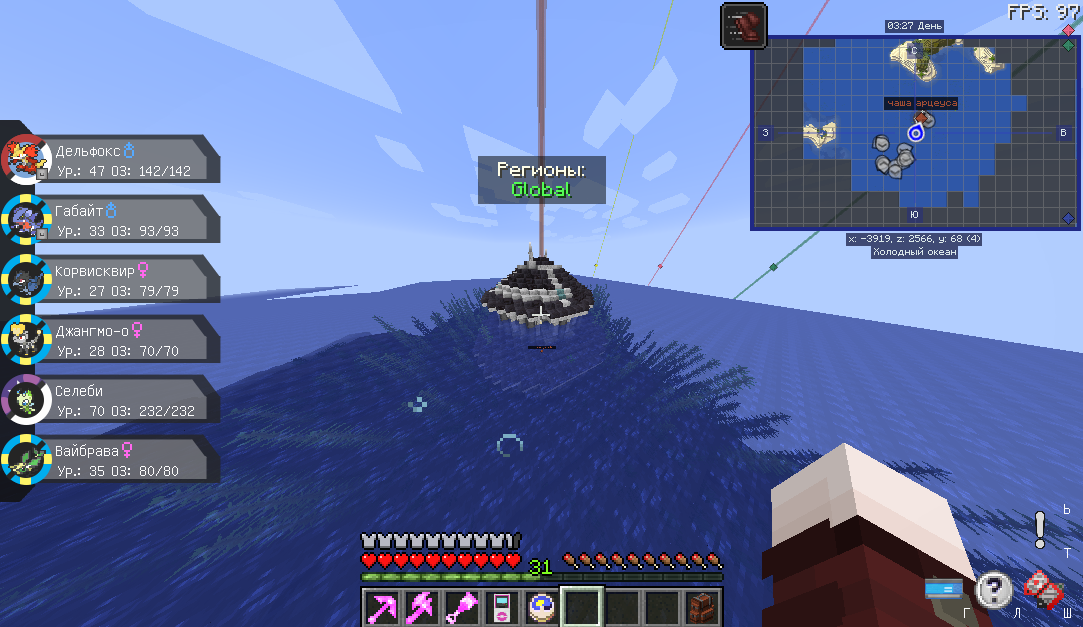Select the brown backpack hotbar slot
The height and width of the screenshot is (627, 1083).
[x=701, y=607]
